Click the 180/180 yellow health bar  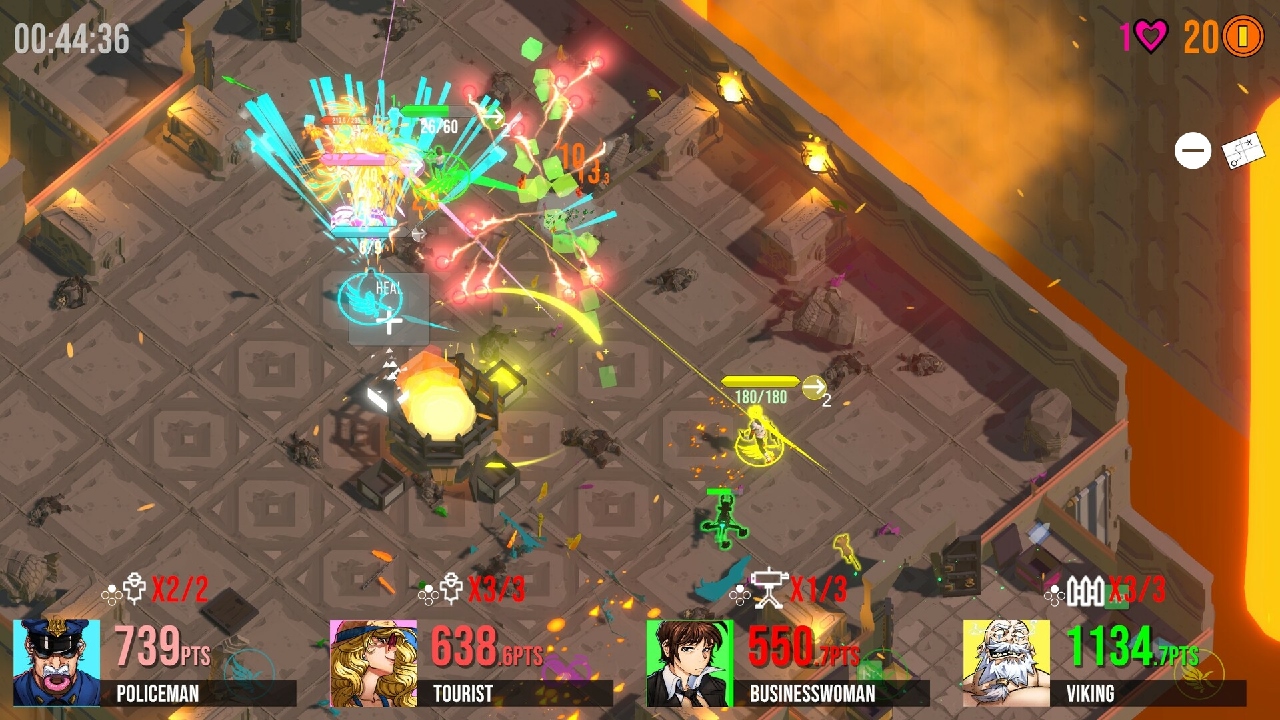point(758,380)
